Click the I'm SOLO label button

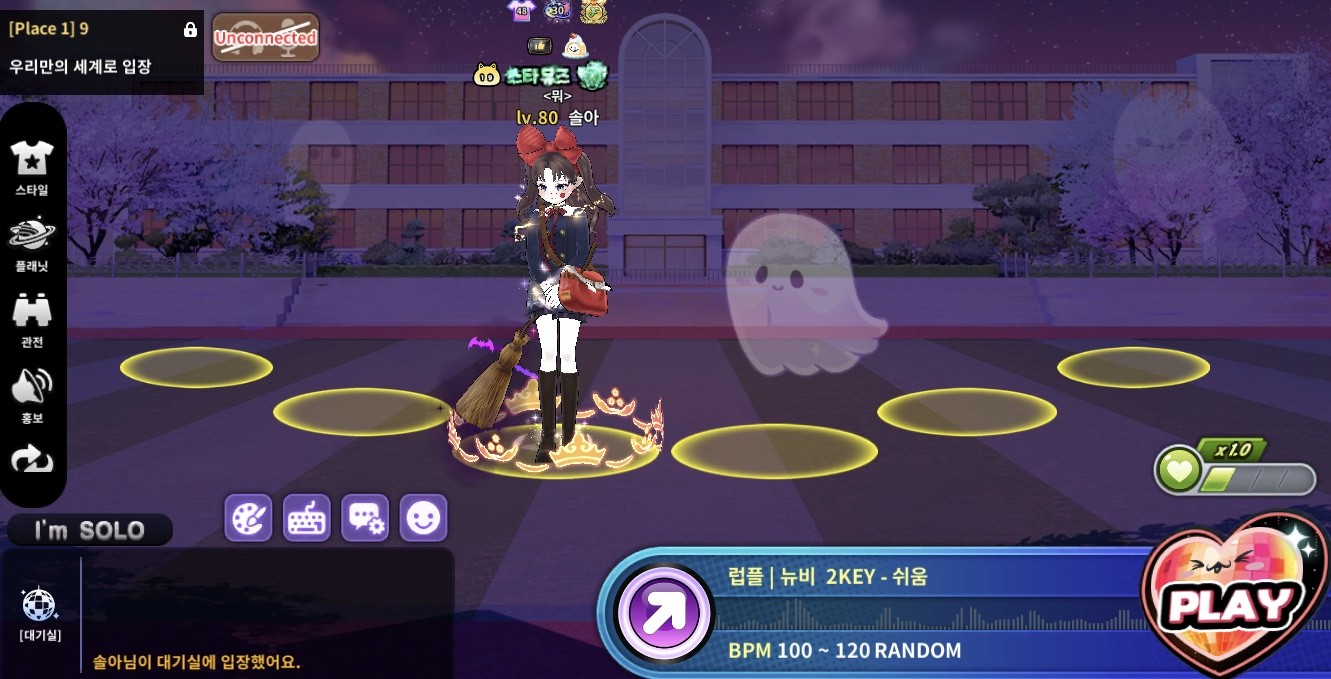tap(90, 530)
